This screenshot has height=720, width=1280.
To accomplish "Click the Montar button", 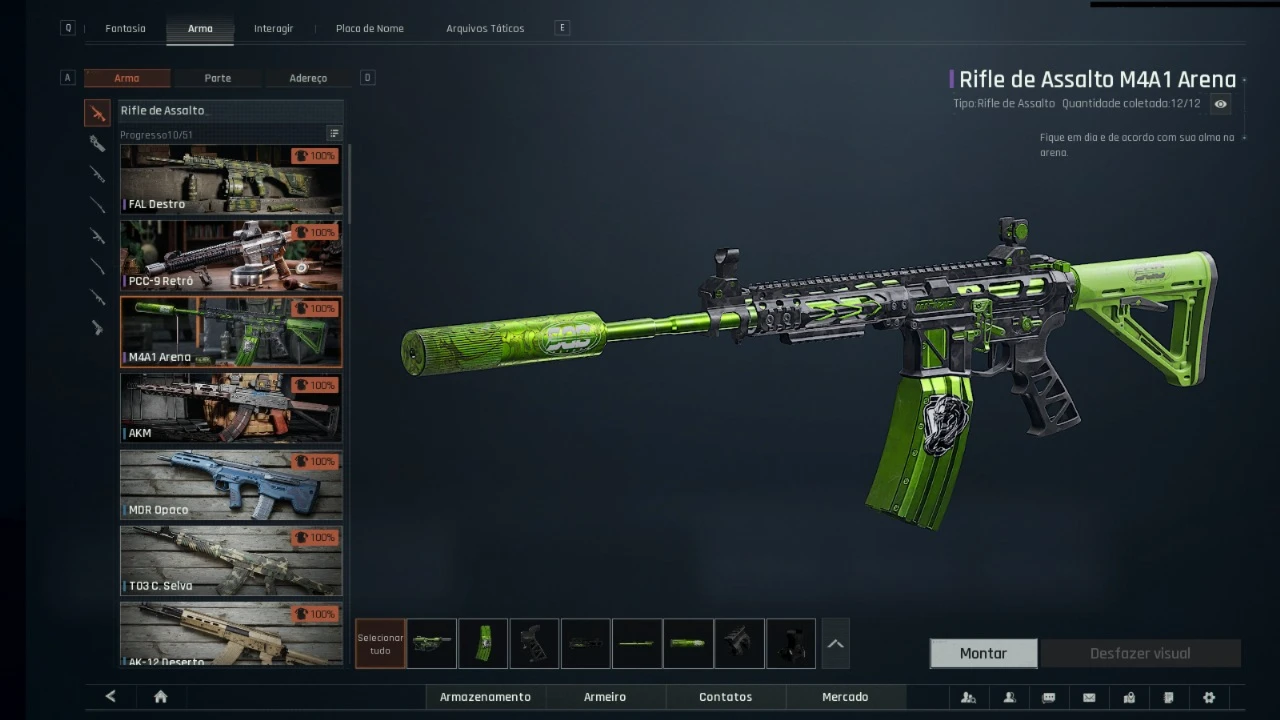I will (x=983, y=653).
